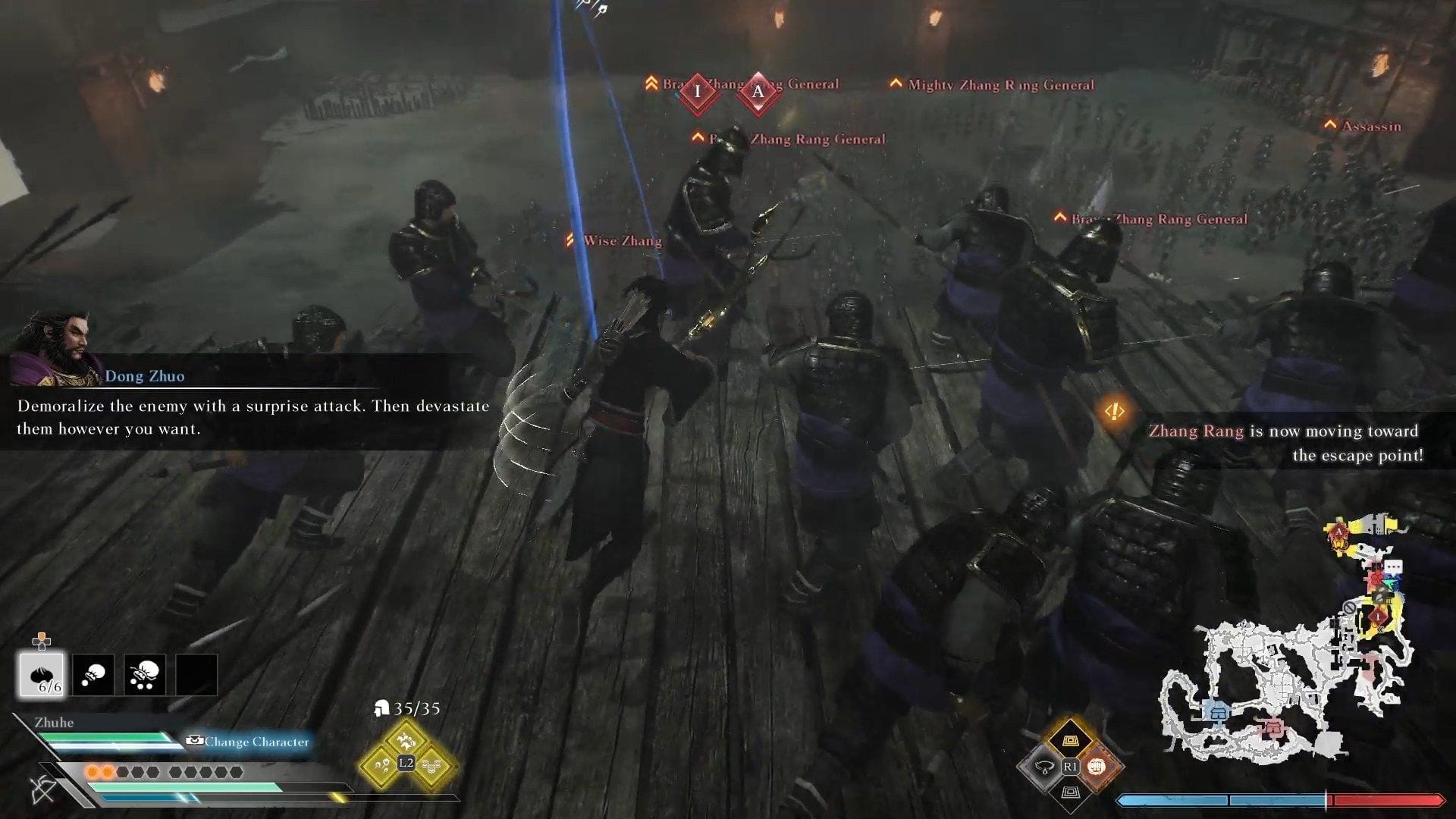Click the bow weapon icon
Screen dimensions: 1456x819
coord(44,789)
